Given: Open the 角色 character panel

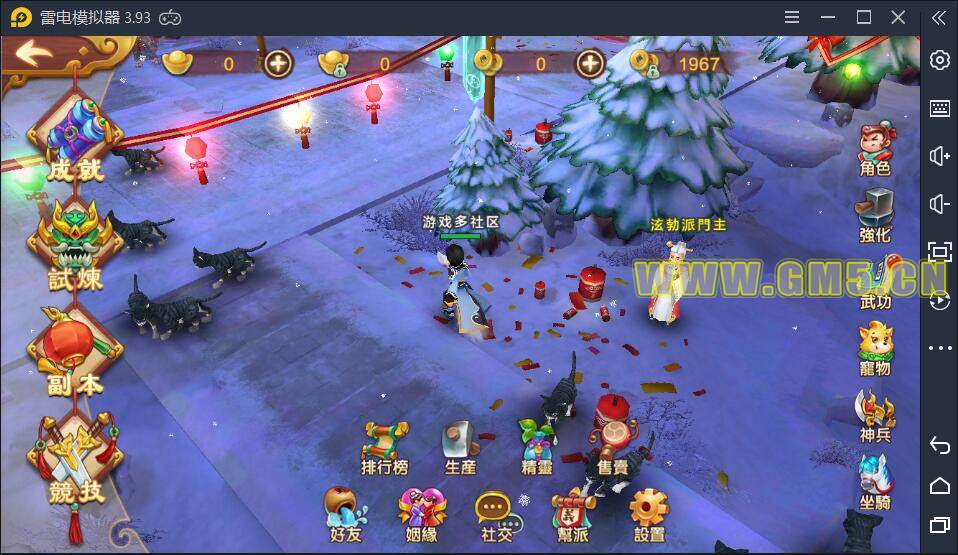Looking at the screenshot, I should [875, 151].
